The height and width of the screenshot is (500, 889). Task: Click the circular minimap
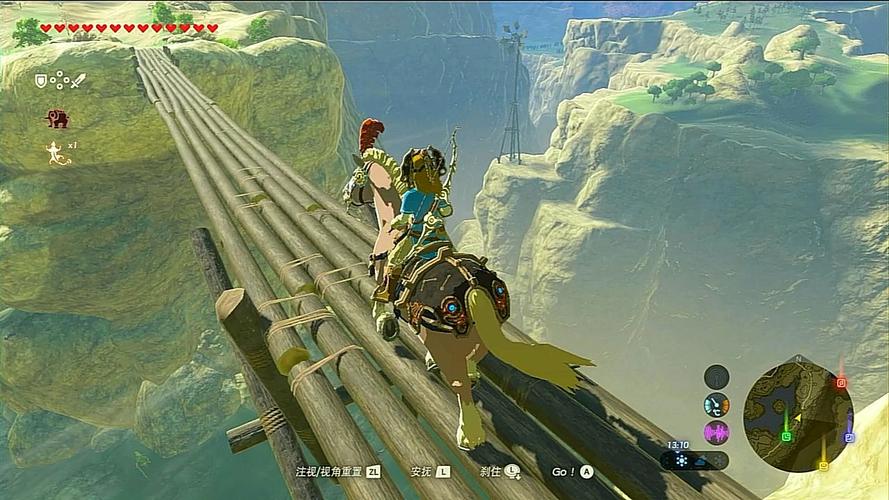click(798, 415)
